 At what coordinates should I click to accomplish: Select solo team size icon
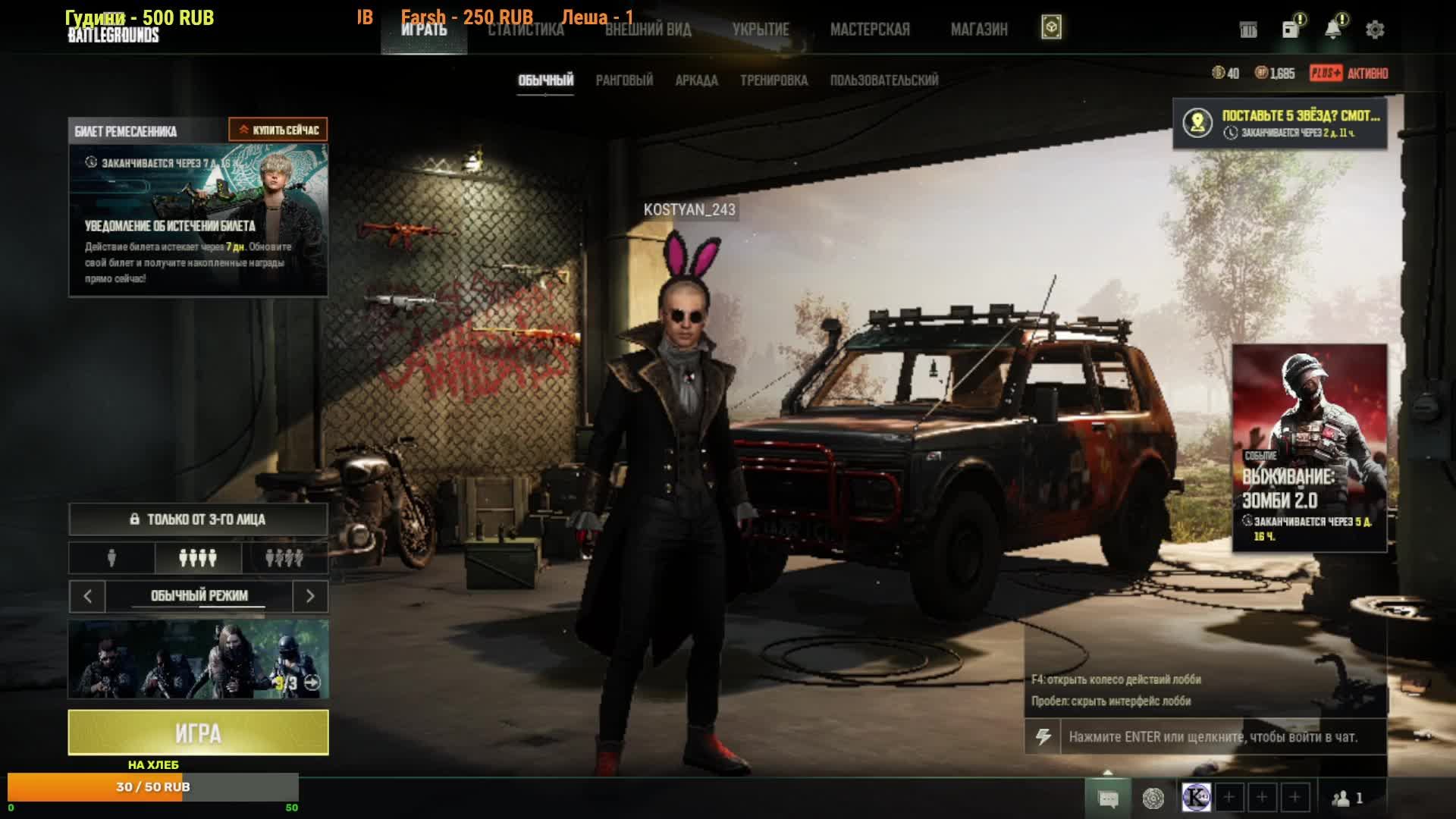pyautogui.click(x=111, y=558)
